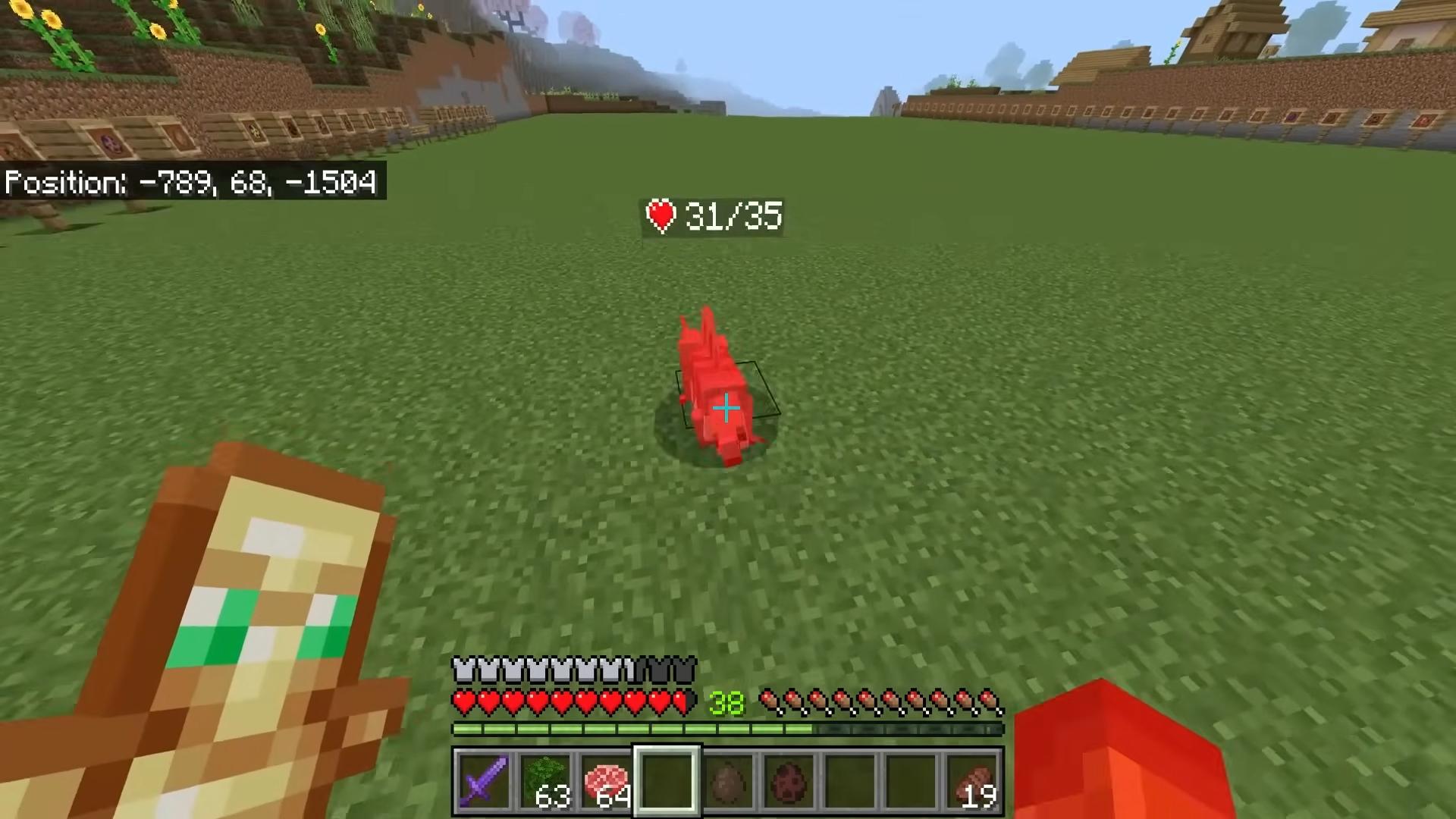Click the 31/35 health label
Image resolution: width=1456 pixels, height=819 pixels.
(732, 217)
